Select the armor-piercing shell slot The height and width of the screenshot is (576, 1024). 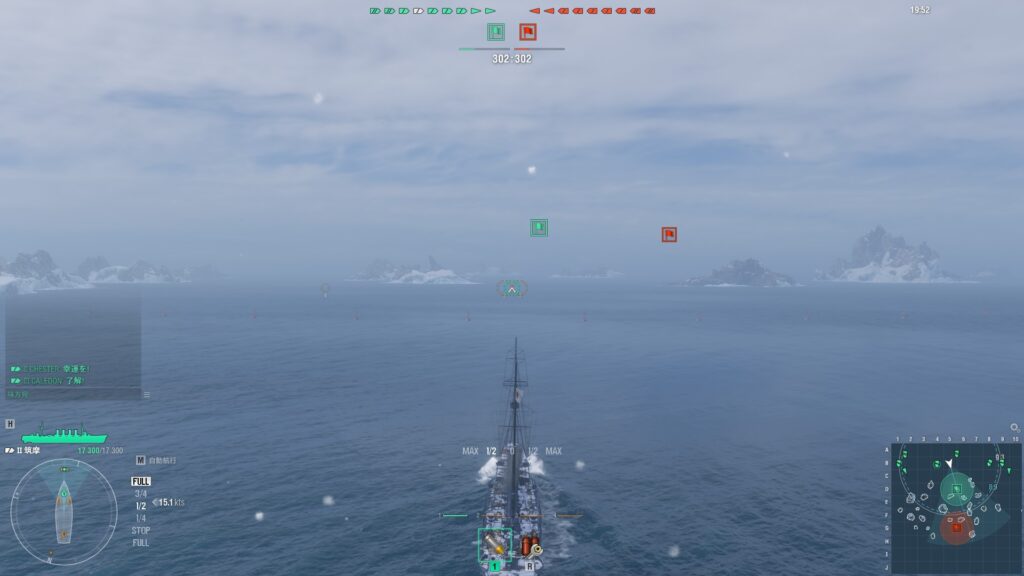click(494, 544)
